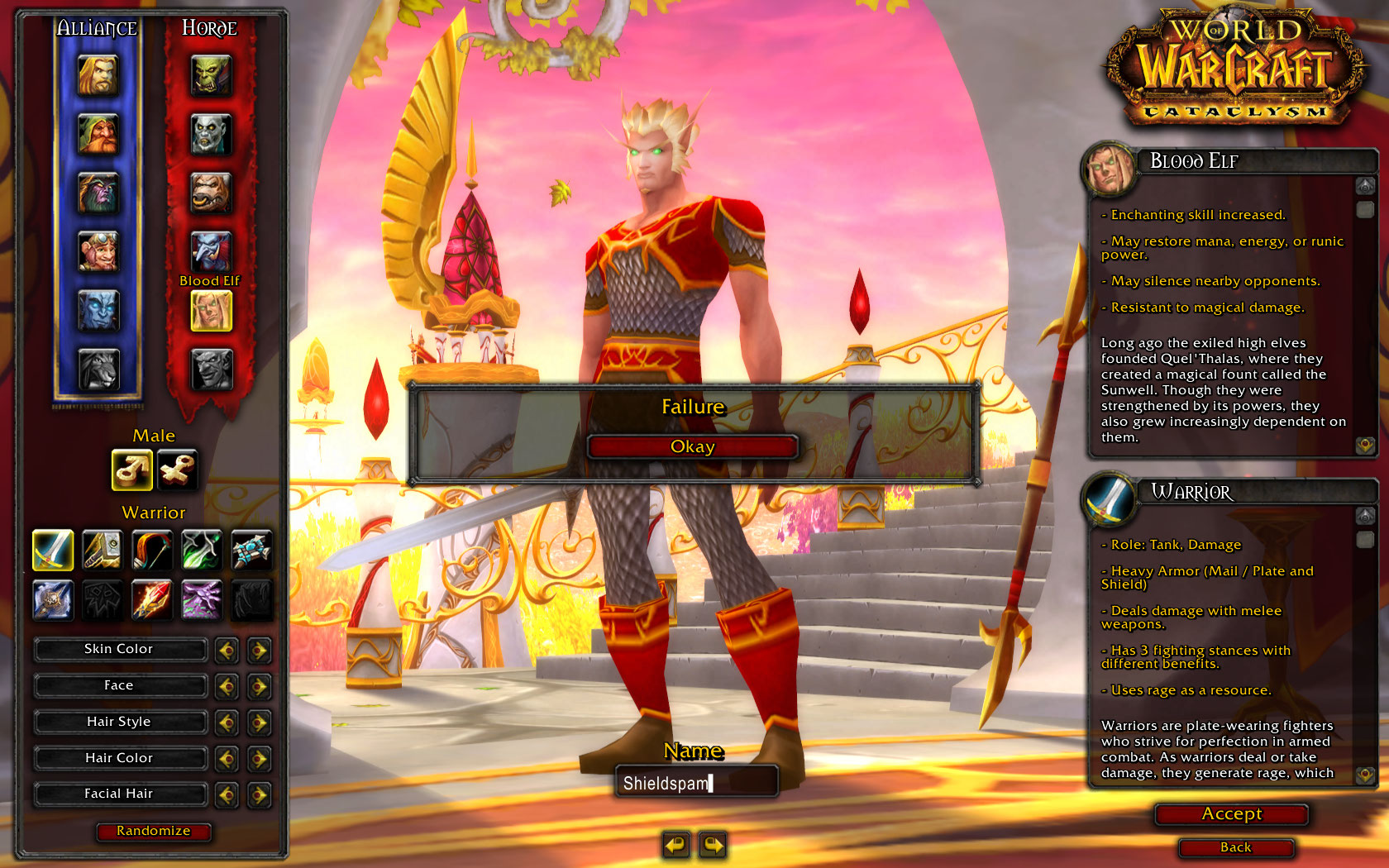1389x868 pixels.
Task: Select the Human race portrait
Action: click(x=98, y=75)
